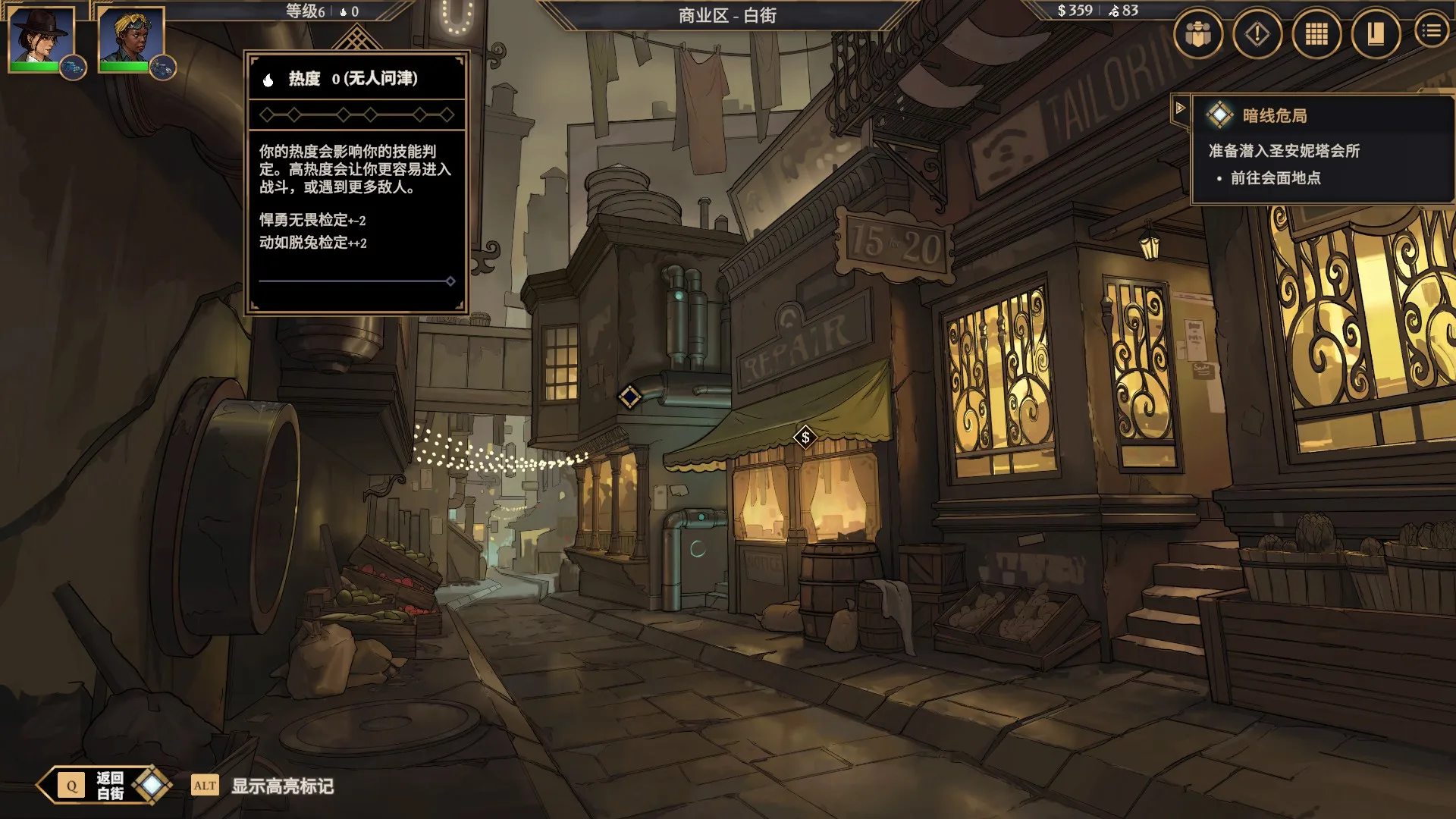The height and width of the screenshot is (819, 1456).
Task: Open the list-style main menu button
Action: pos(1431,31)
